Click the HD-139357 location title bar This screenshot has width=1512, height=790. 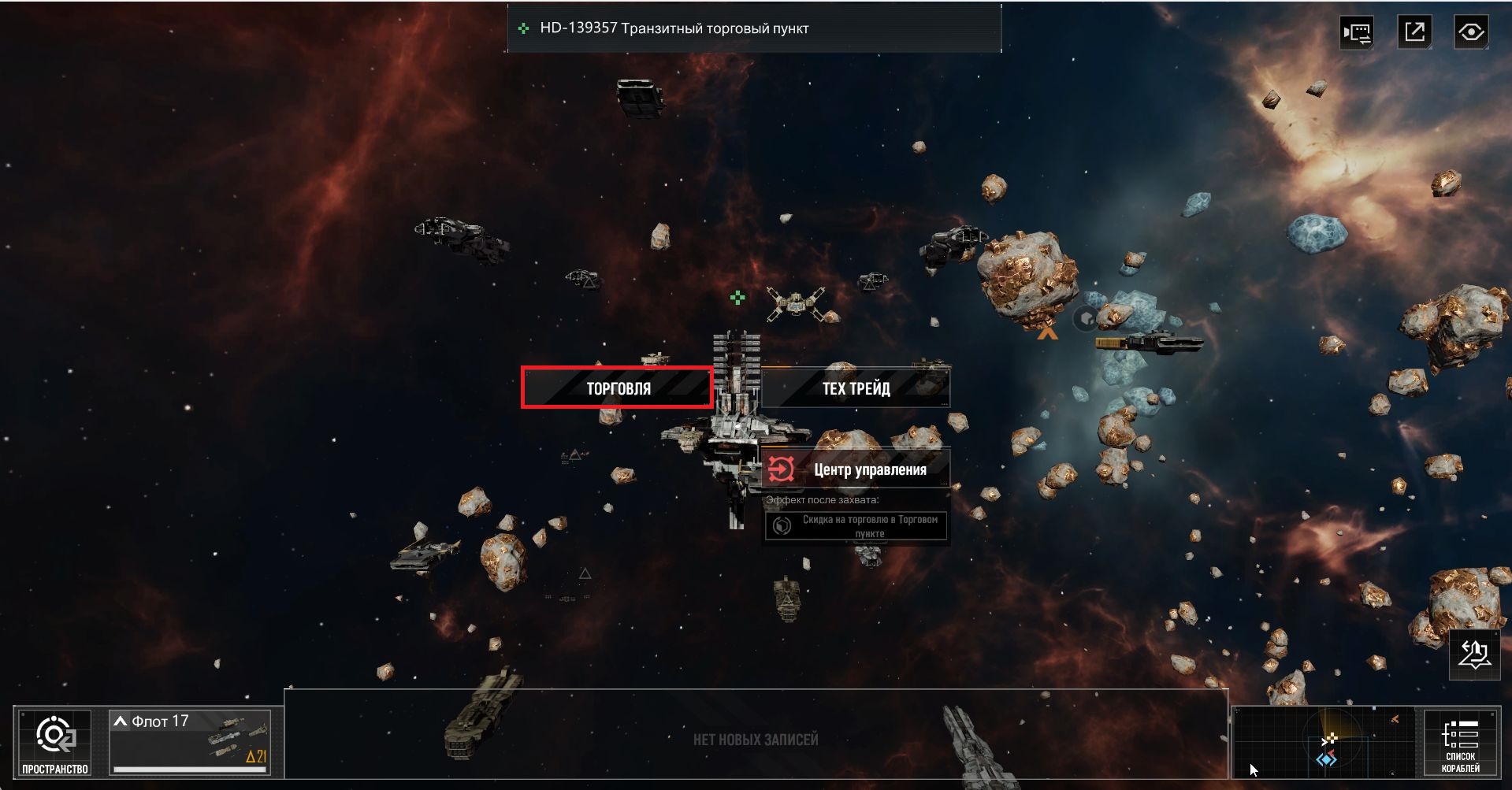[x=754, y=28]
